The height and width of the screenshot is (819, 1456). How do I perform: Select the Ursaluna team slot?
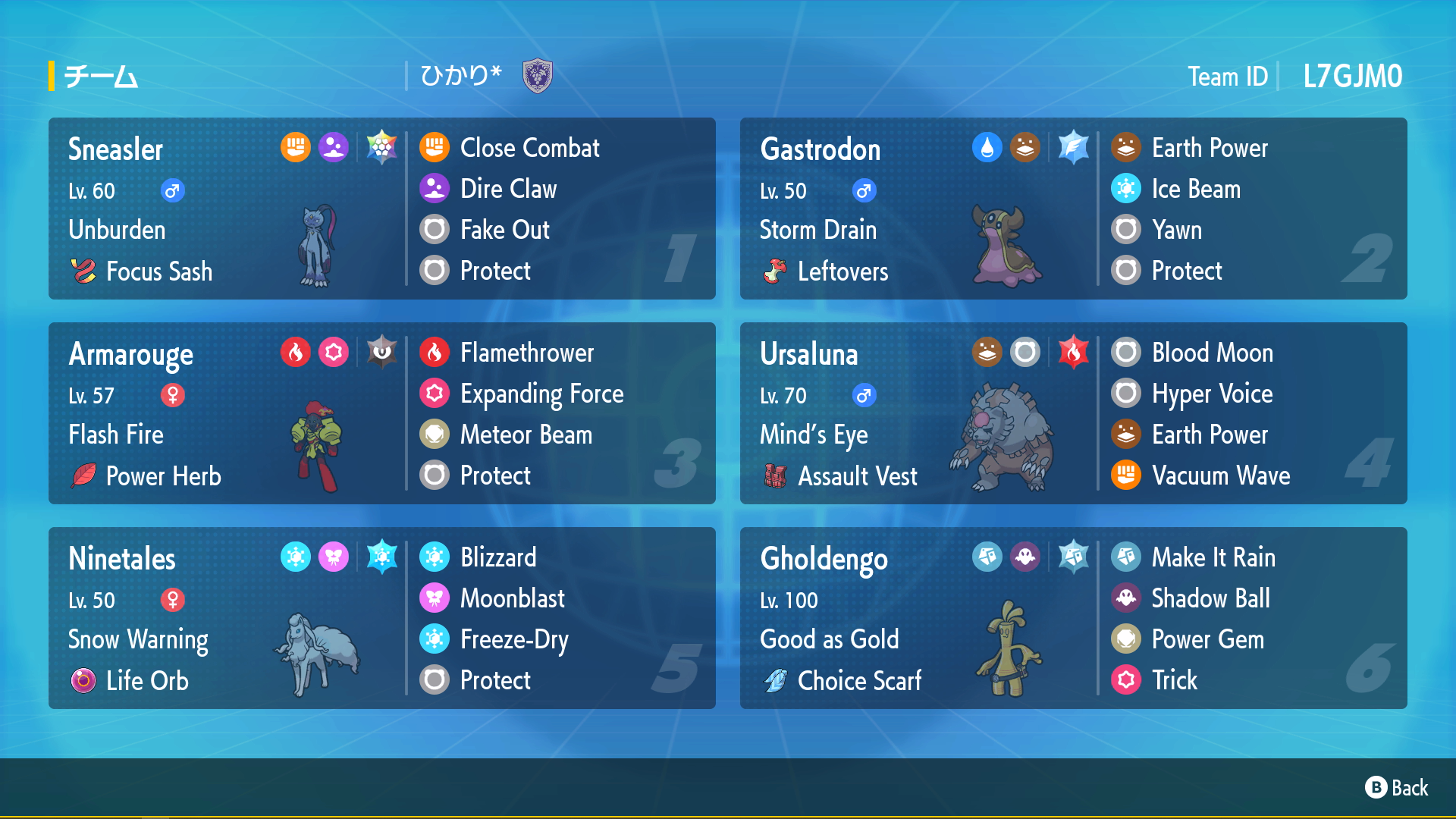(x=1073, y=413)
